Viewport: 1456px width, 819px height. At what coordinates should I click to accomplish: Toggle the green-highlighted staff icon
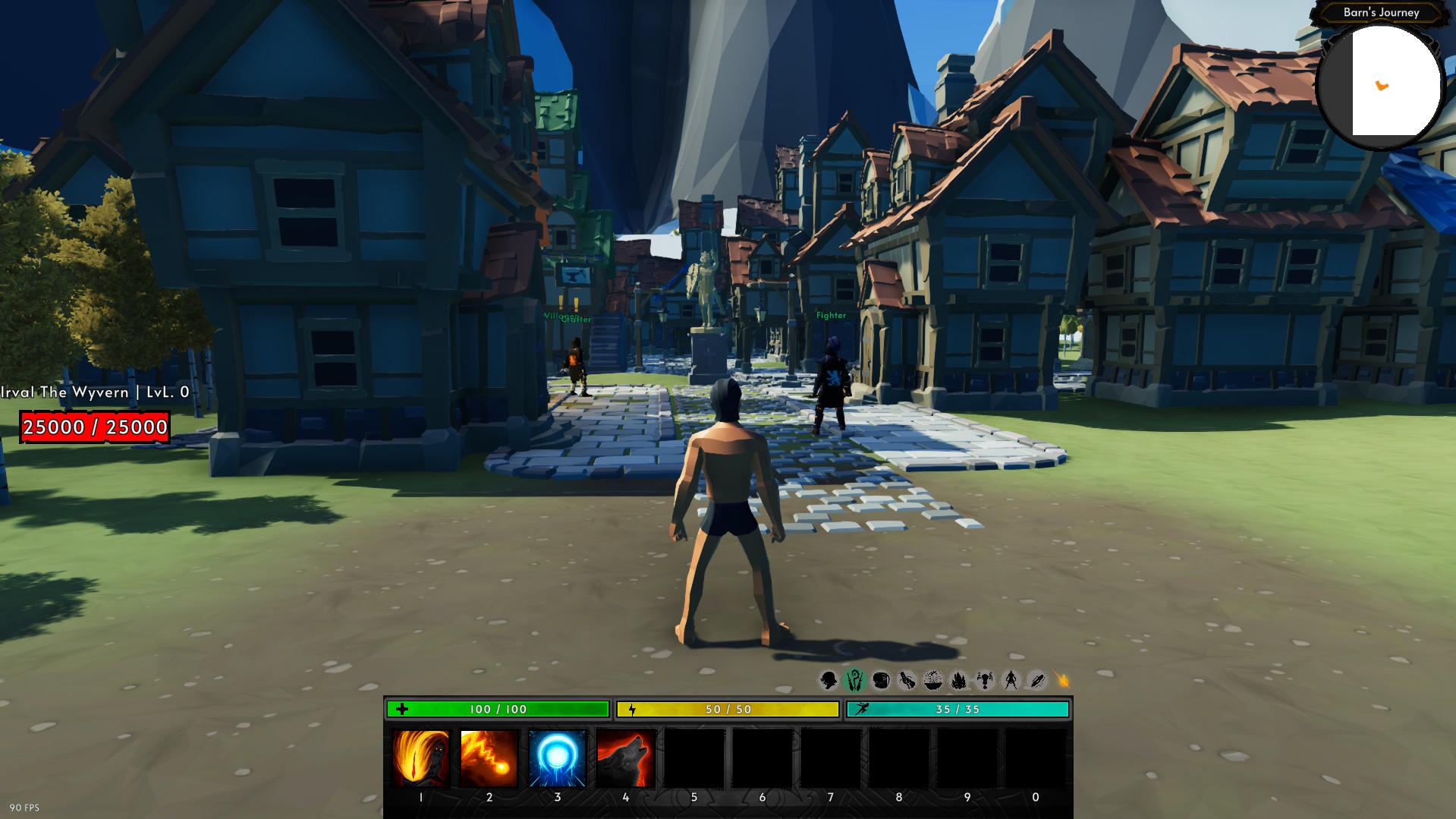point(855,680)
